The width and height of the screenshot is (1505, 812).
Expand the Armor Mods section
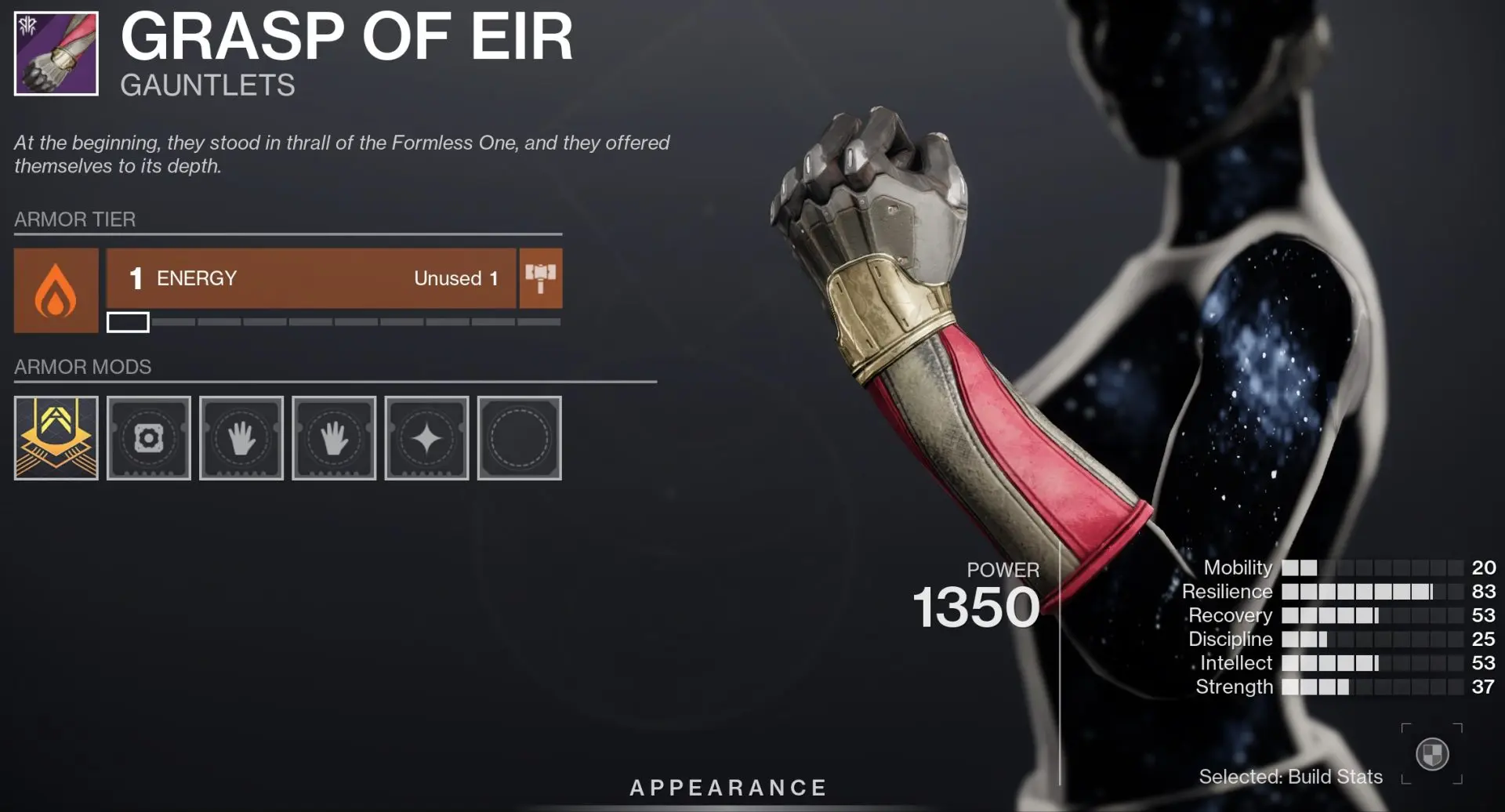pos(83,367)
